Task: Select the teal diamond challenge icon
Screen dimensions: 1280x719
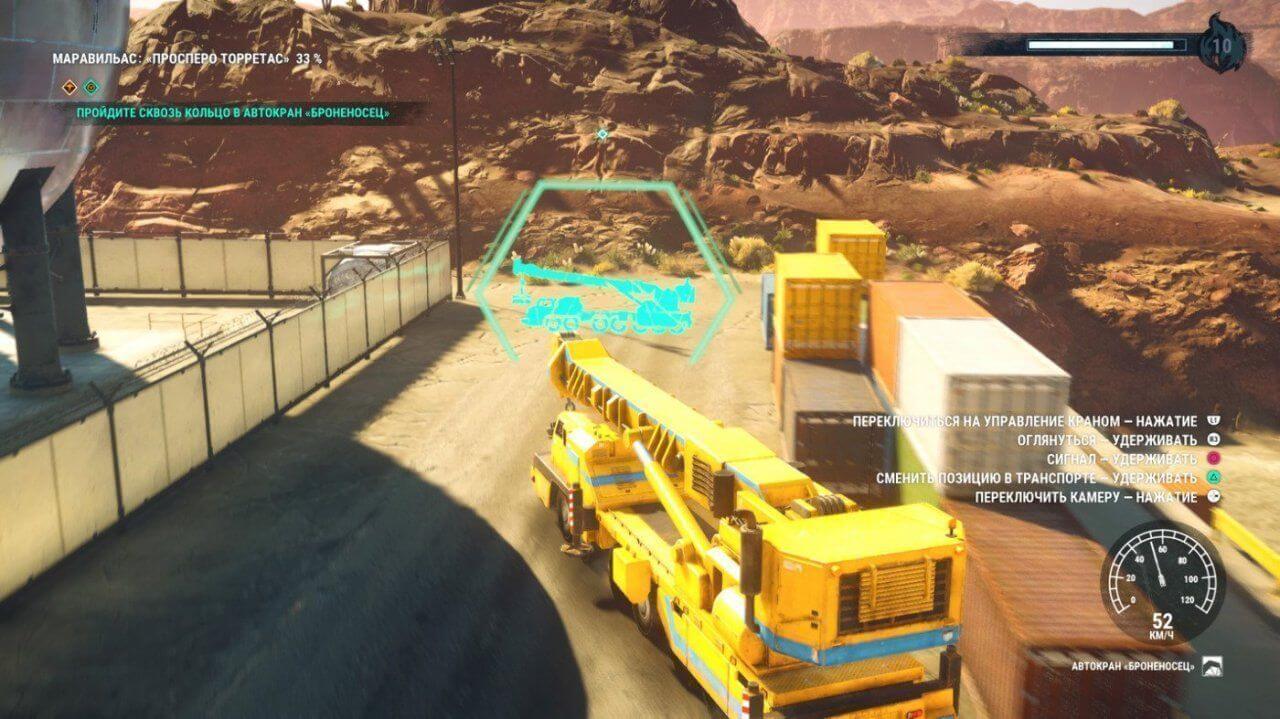Action: click(91, 86)
